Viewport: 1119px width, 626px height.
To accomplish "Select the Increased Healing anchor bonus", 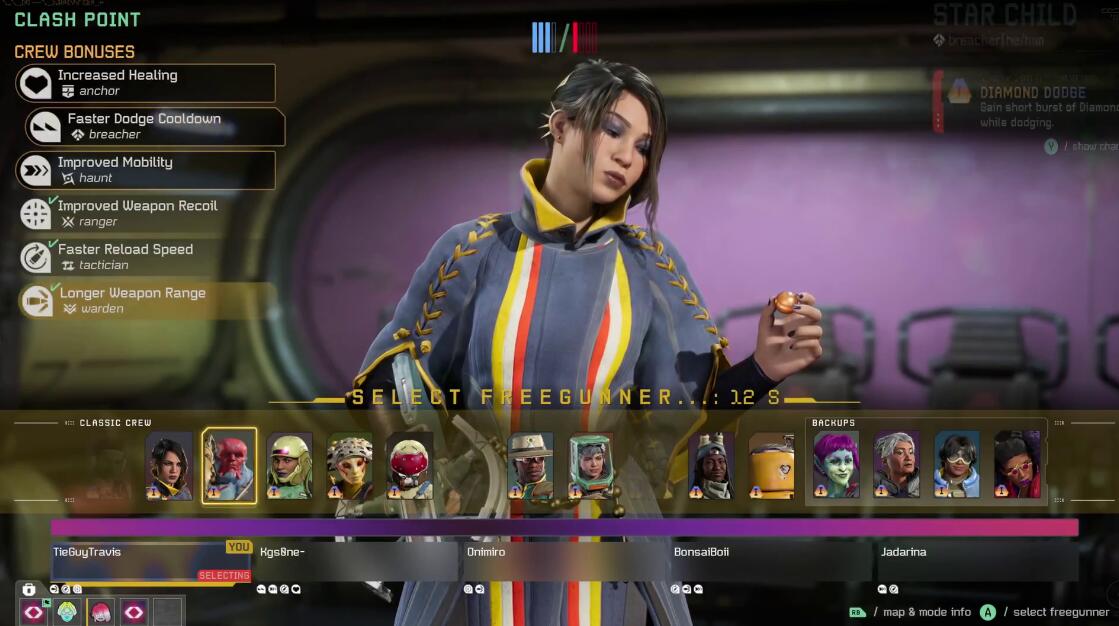I will tap(146, 83).
